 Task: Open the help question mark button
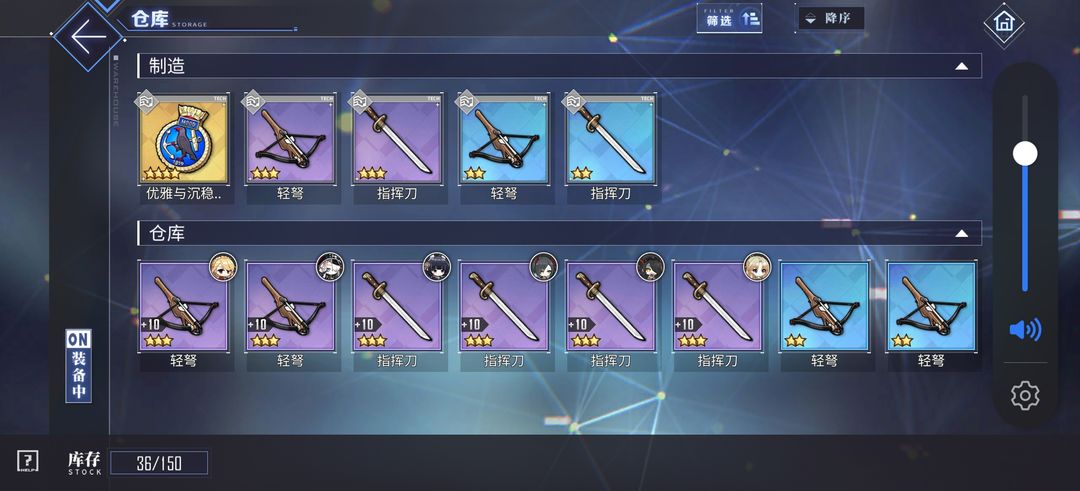coord(28,461)
